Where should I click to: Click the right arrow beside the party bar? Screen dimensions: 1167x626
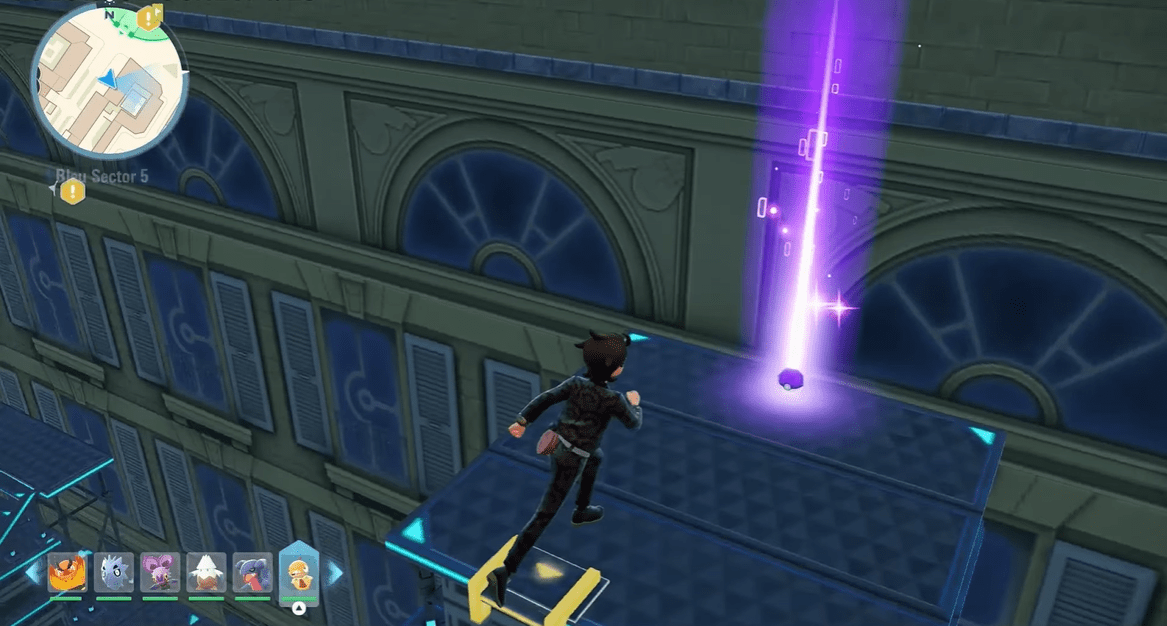(x=334, y=573)
